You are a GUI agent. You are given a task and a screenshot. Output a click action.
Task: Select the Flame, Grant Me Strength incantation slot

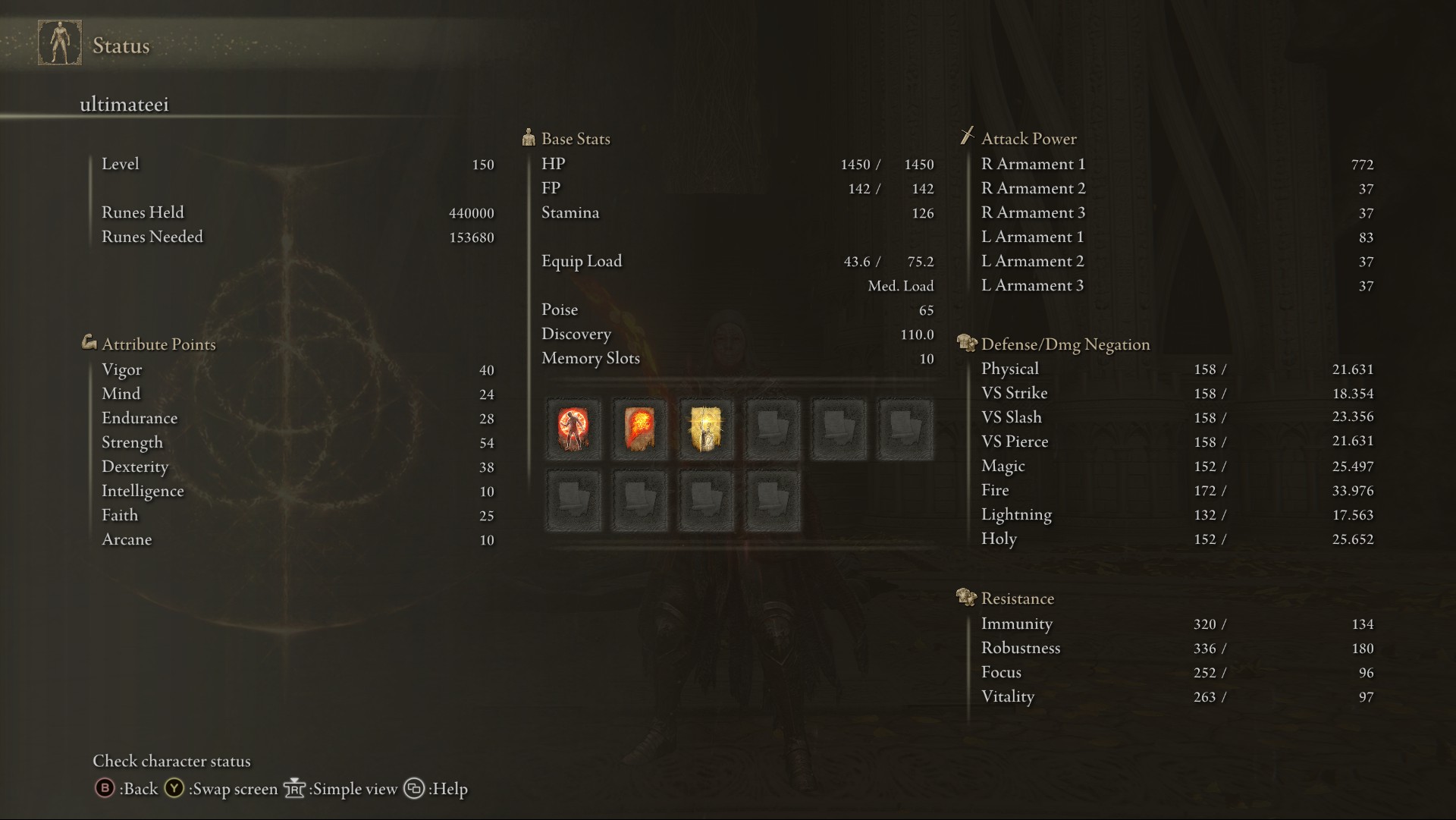coord(573,429)
